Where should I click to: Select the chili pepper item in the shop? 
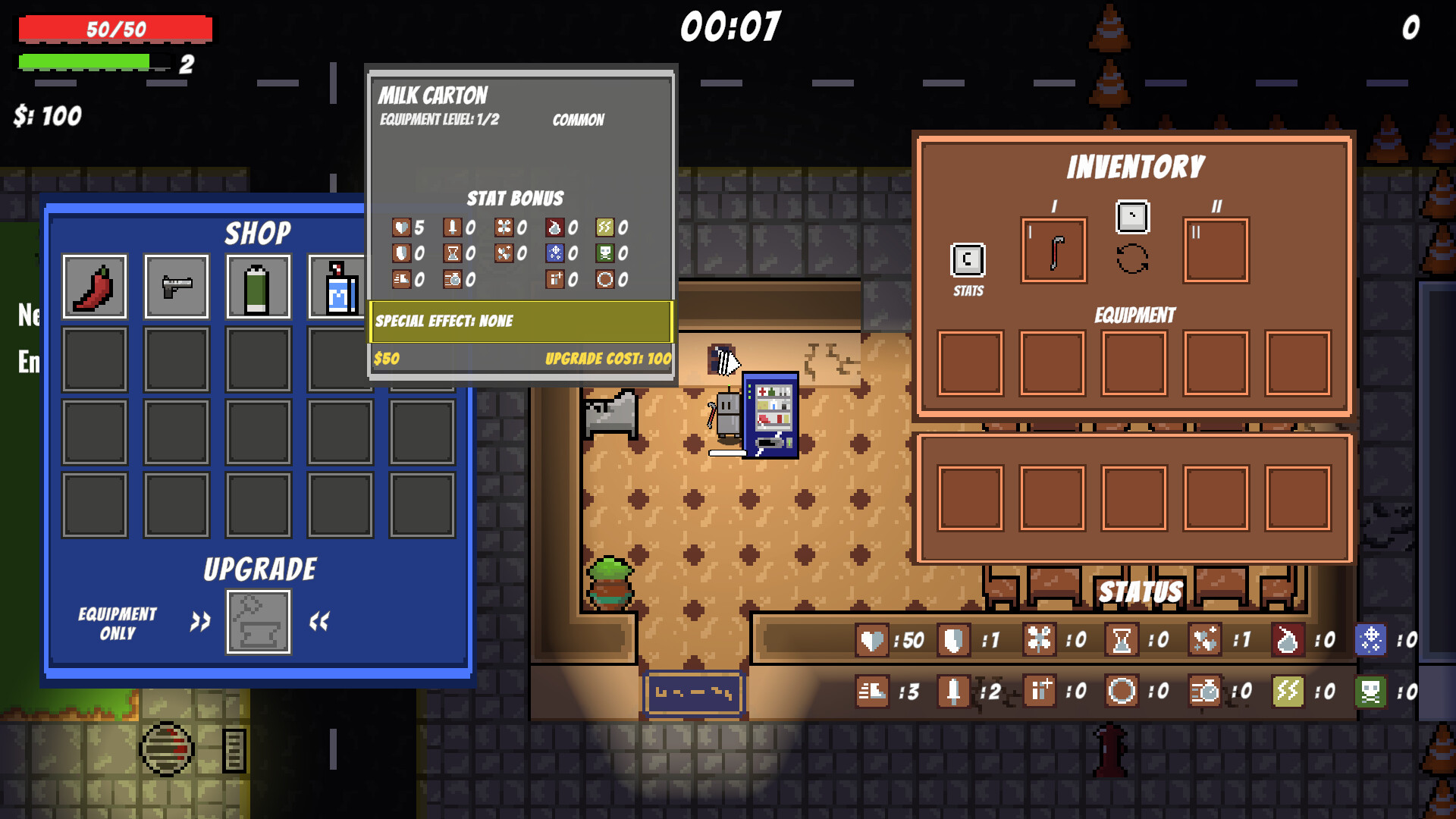[x=93, y=287]
